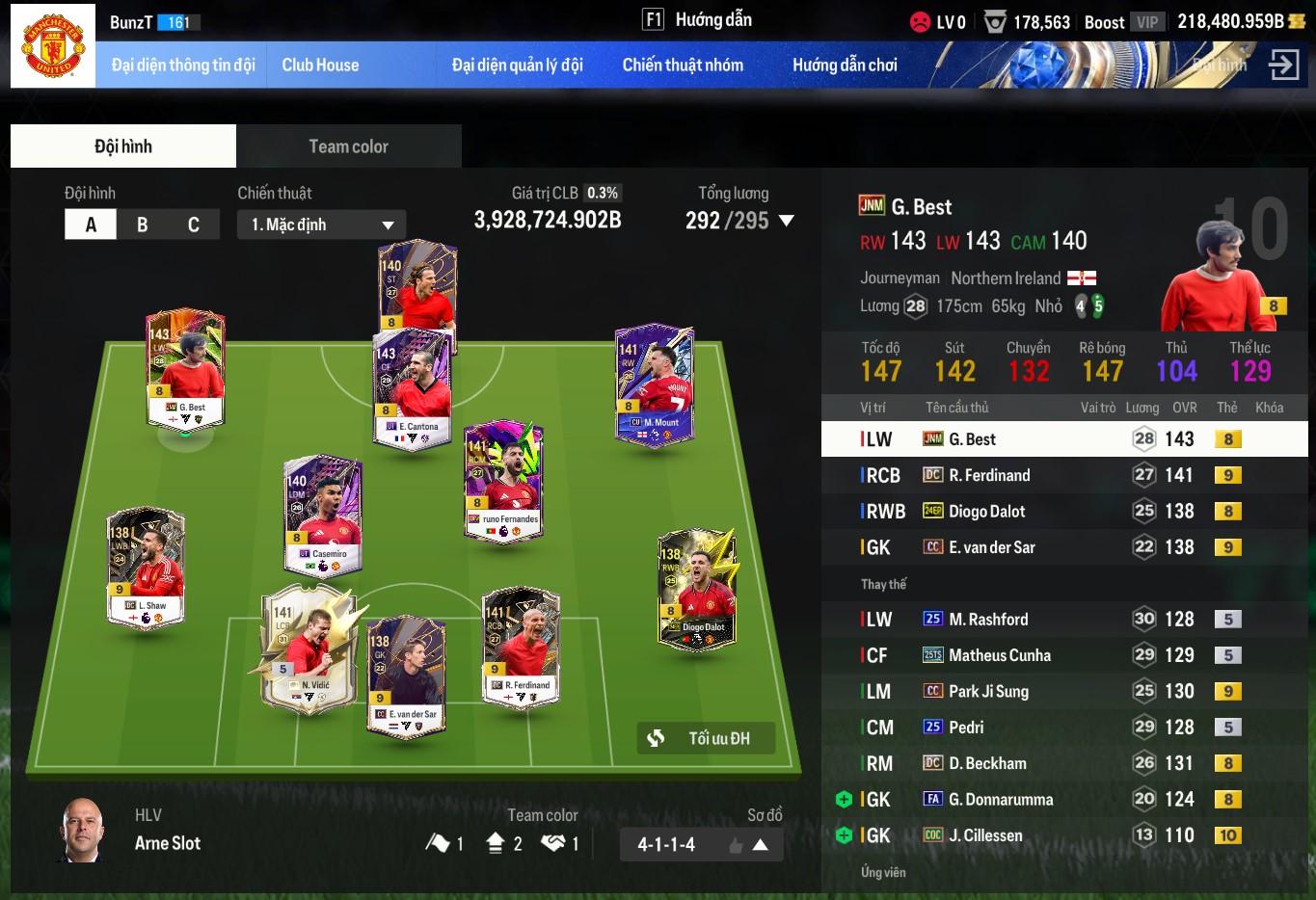Open Hướng dẫn chơi guide

(845, 66)
